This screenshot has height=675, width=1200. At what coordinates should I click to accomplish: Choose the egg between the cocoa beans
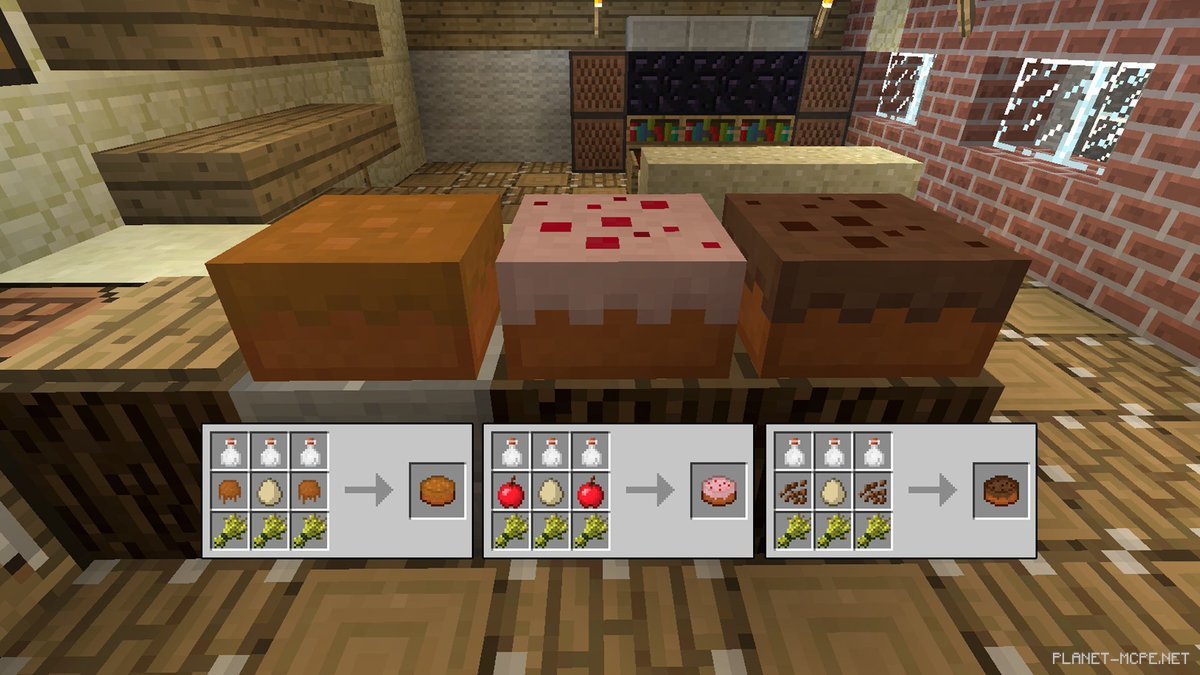click(x=834, y=490)
